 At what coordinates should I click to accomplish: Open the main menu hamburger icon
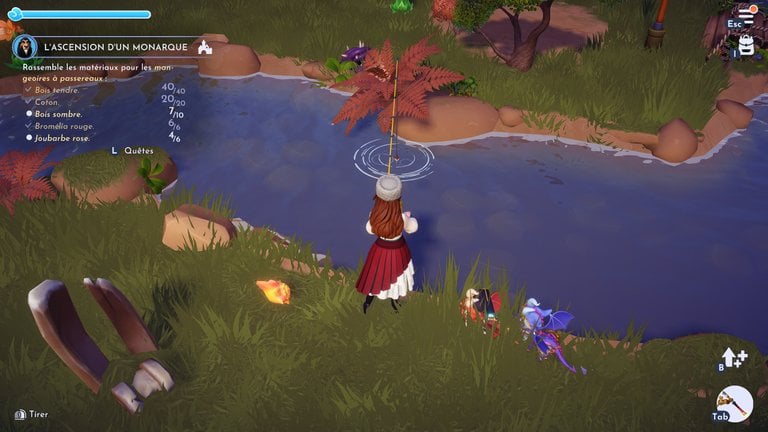(746, 16)
